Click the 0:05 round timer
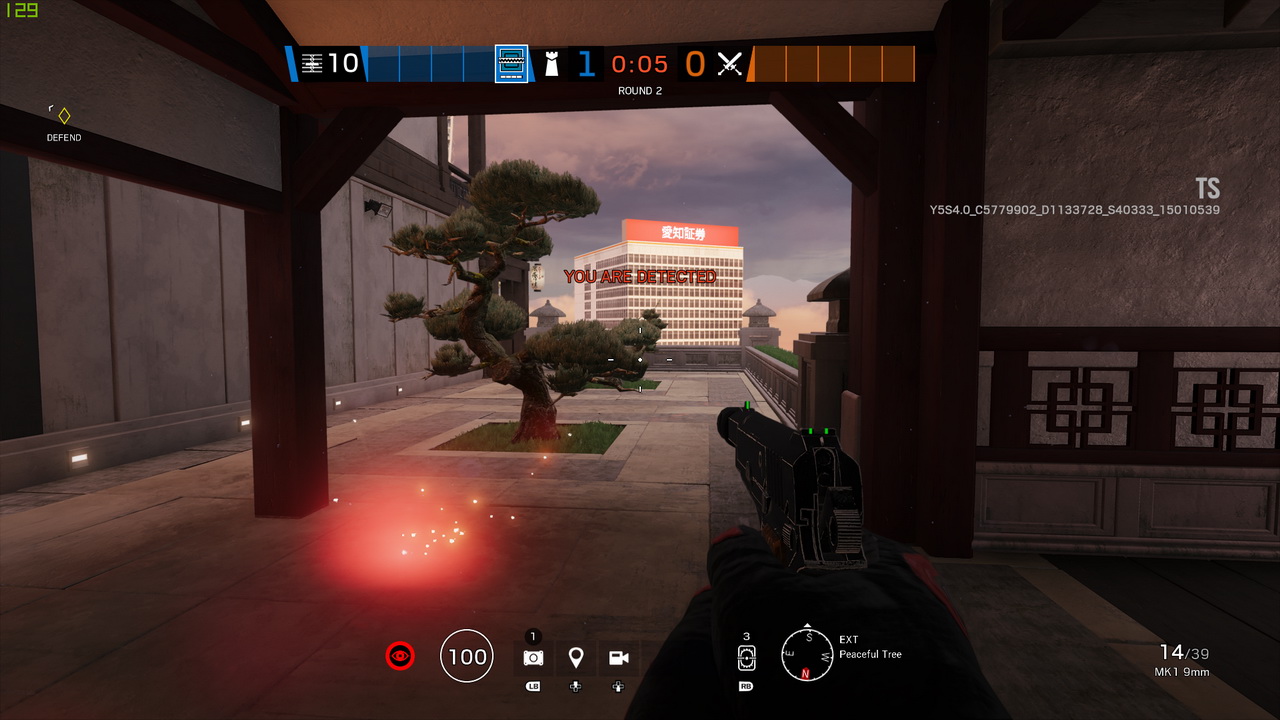 (638, 64)
